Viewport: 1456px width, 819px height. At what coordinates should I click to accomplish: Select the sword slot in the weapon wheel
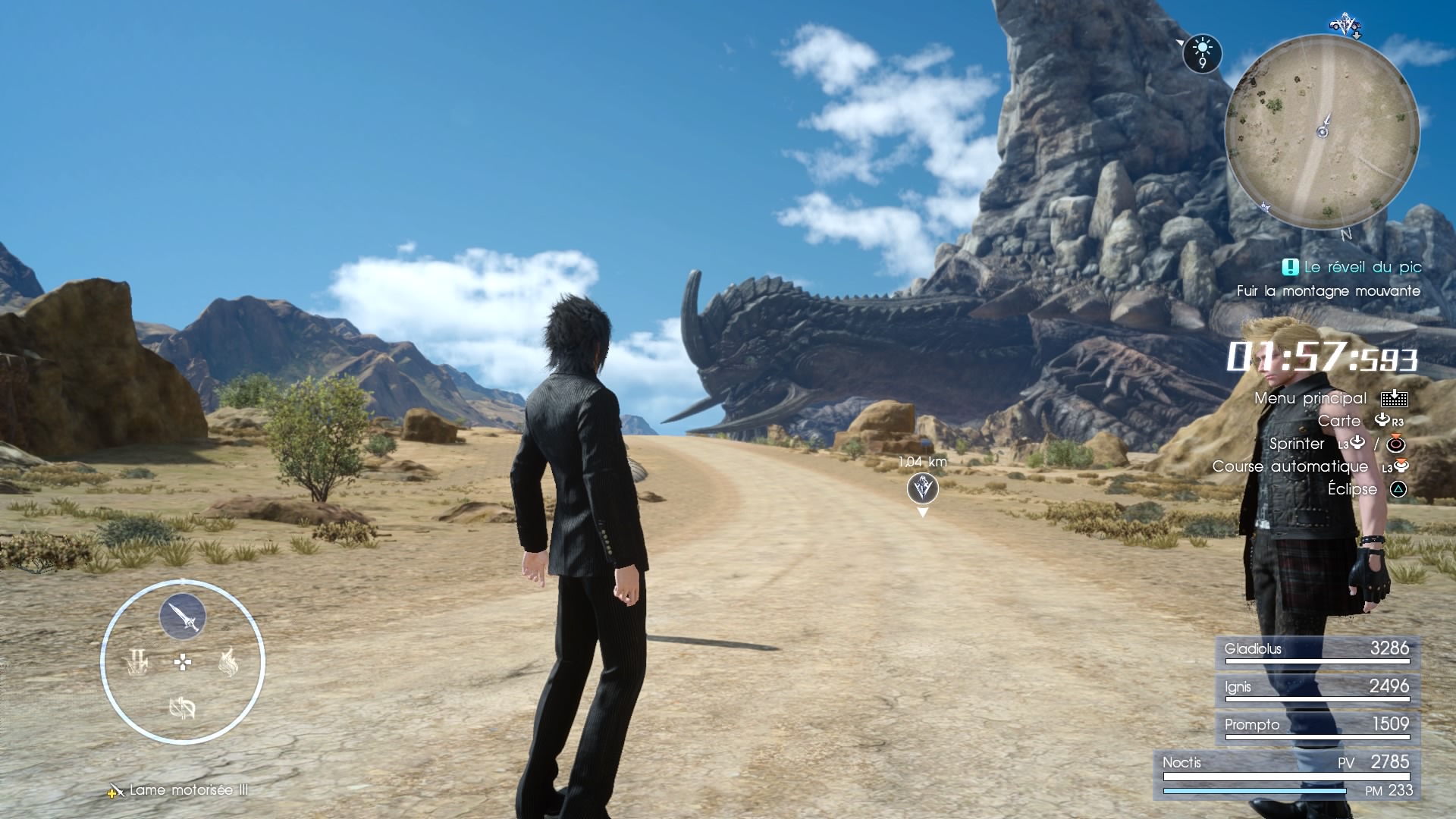tap(183, 617)
